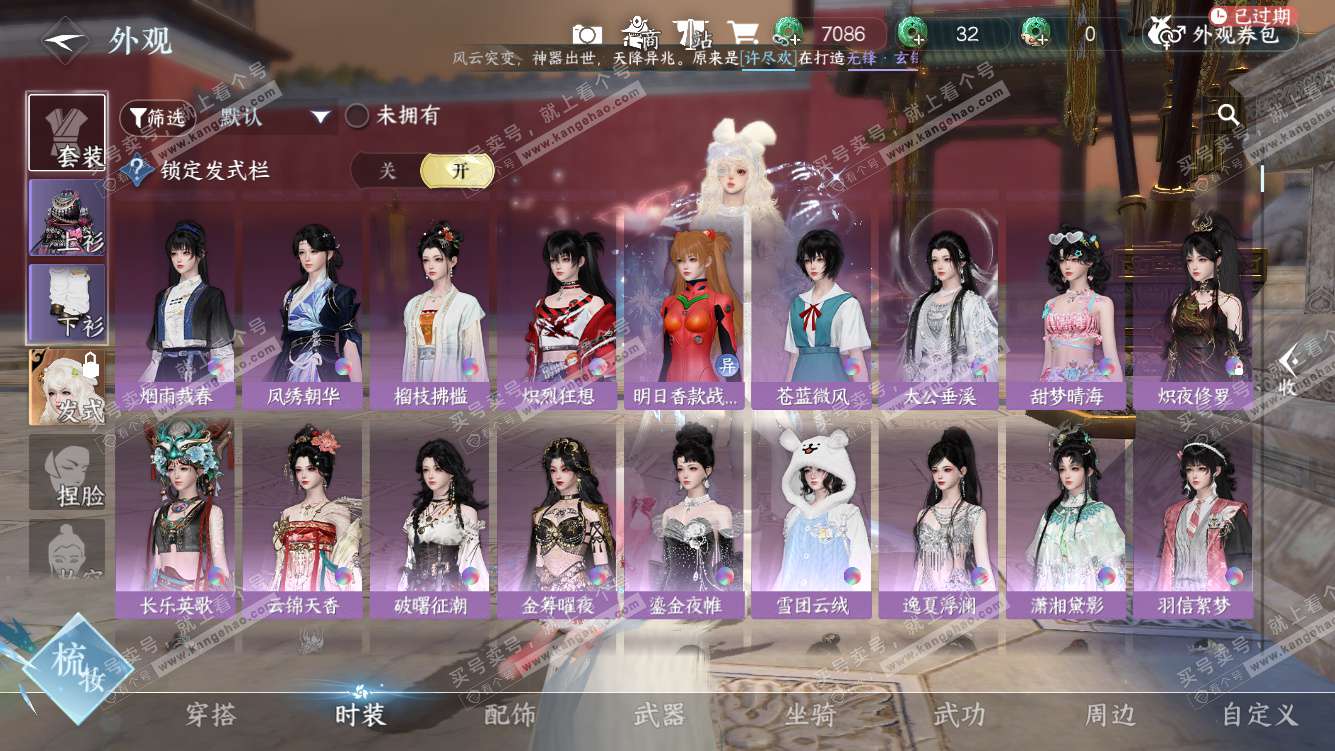Open the 捏脸 face customization category
Screen dimensions: 1335x751
tap(67, 472)
